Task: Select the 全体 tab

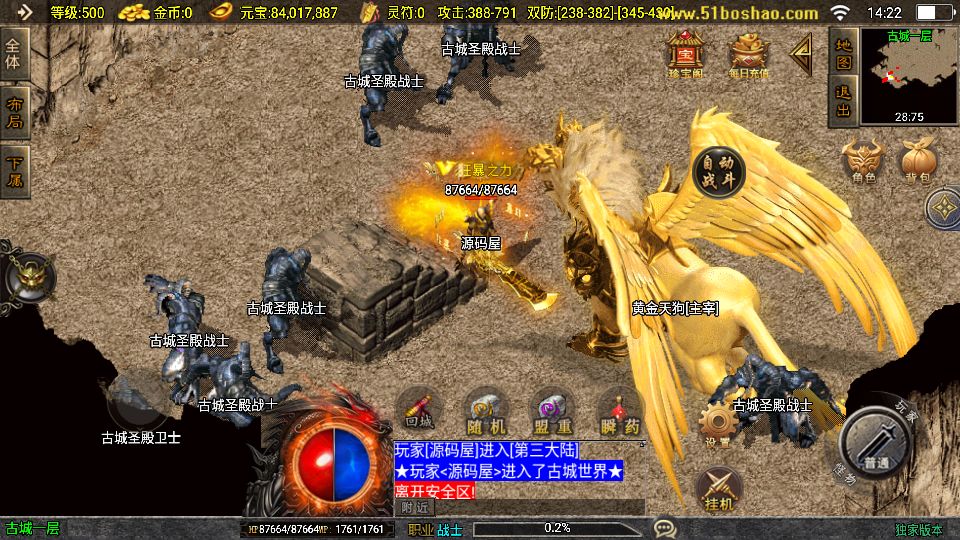Action: click(14, 54)
